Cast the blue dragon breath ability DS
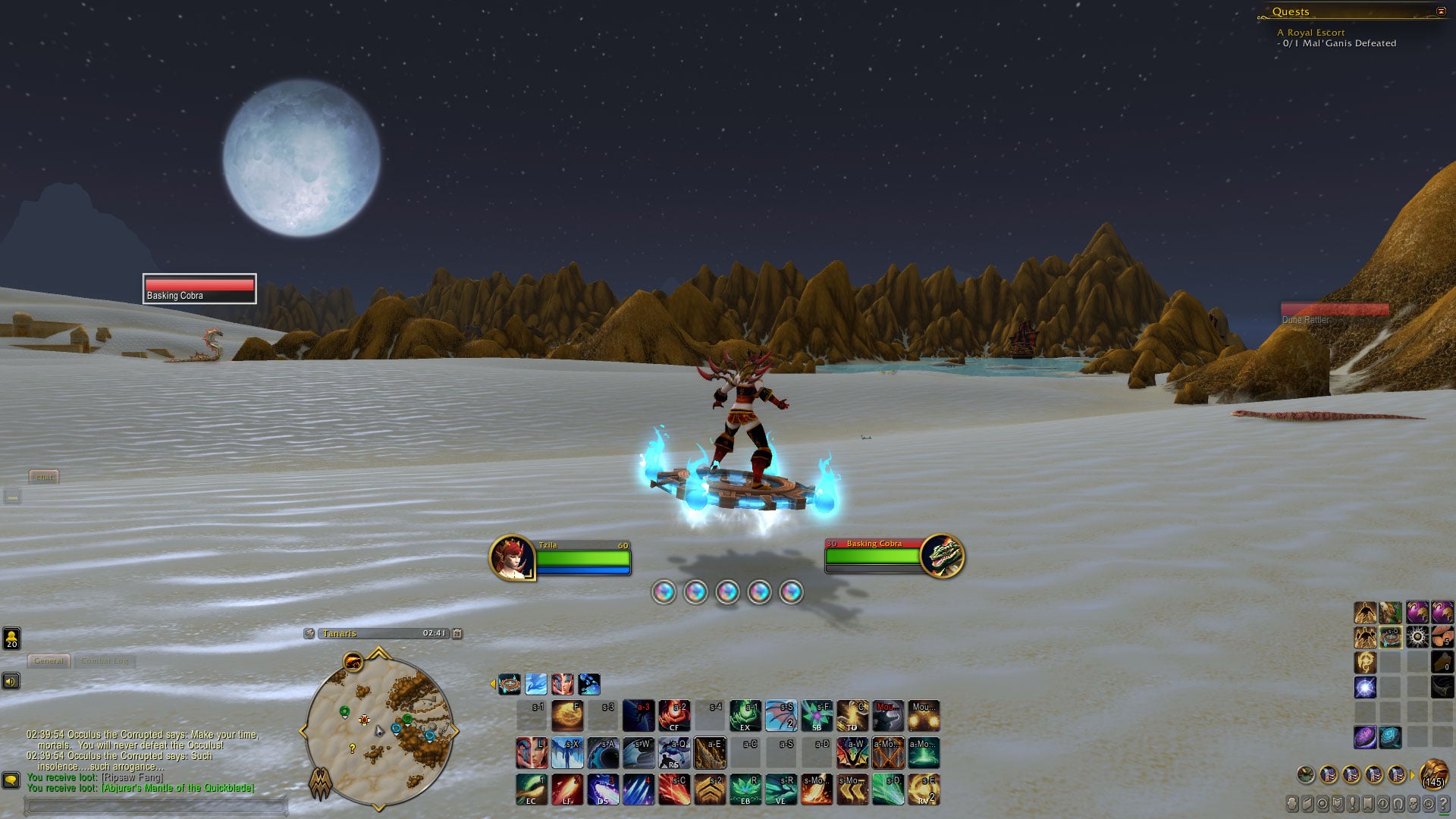 click(603, 789)
